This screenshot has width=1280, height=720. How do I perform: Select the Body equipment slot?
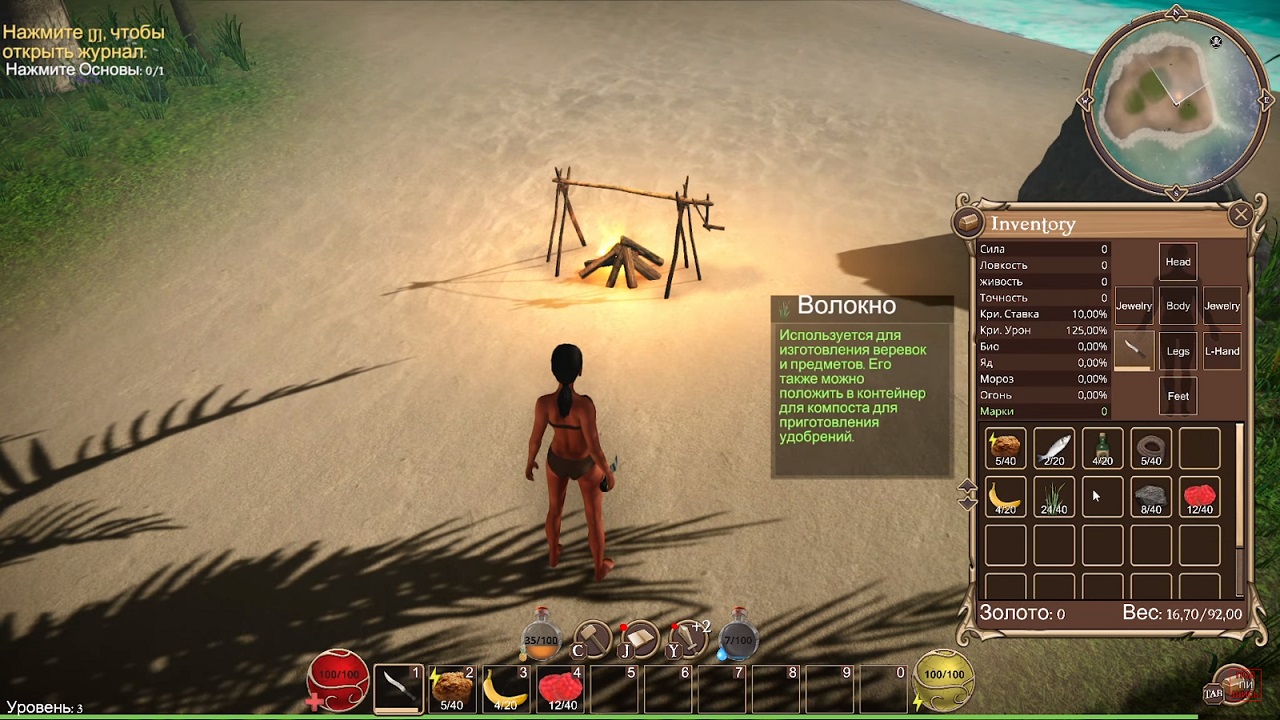click(1178, 306)
